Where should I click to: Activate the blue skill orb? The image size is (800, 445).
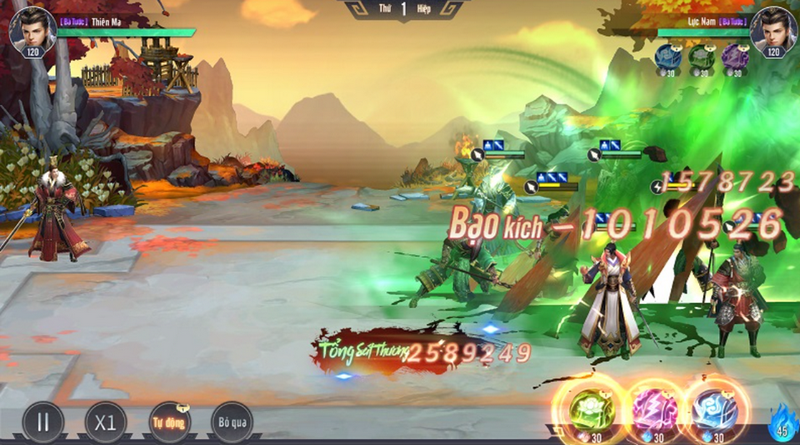point(715,409)
